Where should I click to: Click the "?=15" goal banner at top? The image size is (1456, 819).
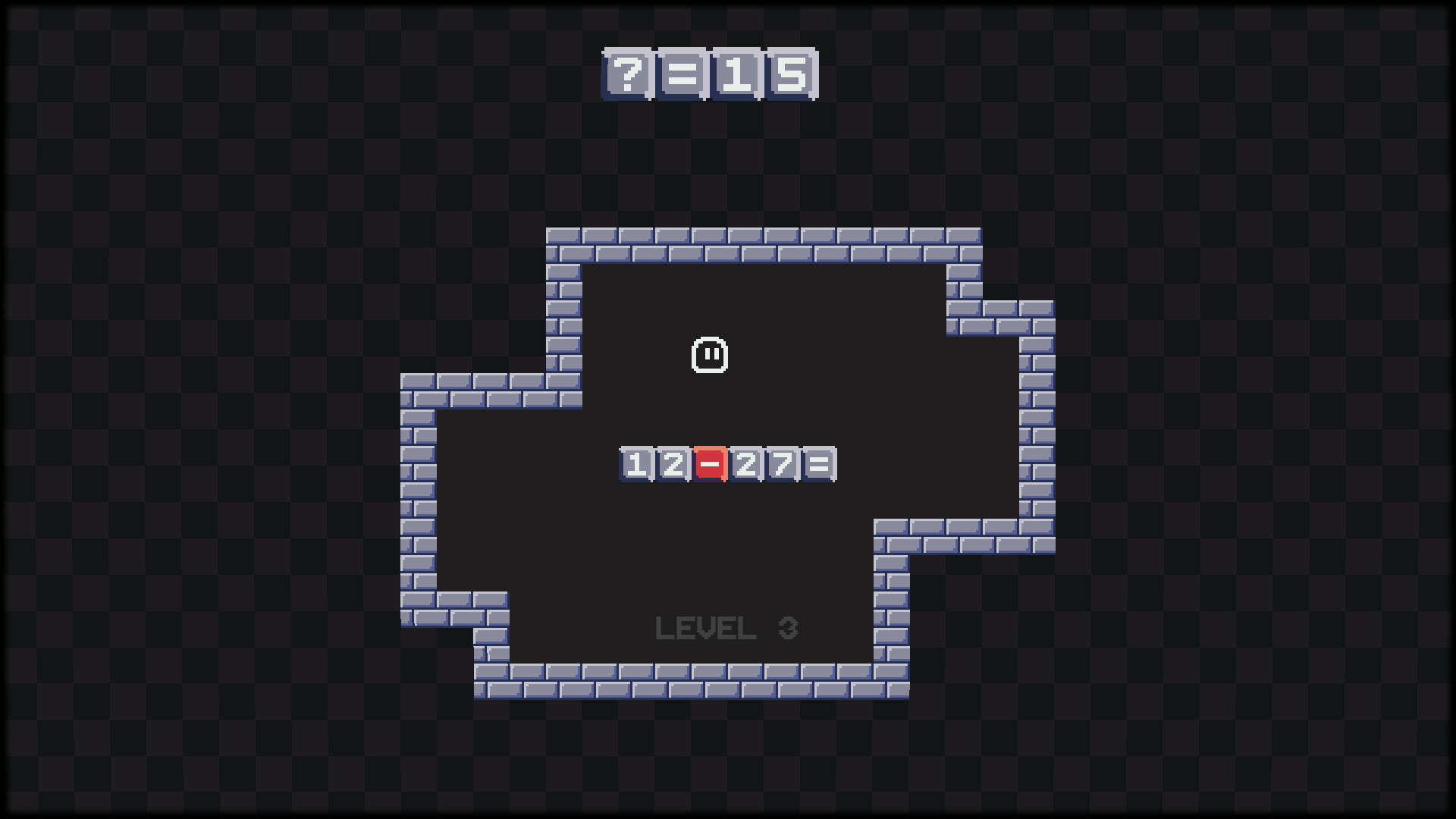pyautogui.click(x=709, y=74)
